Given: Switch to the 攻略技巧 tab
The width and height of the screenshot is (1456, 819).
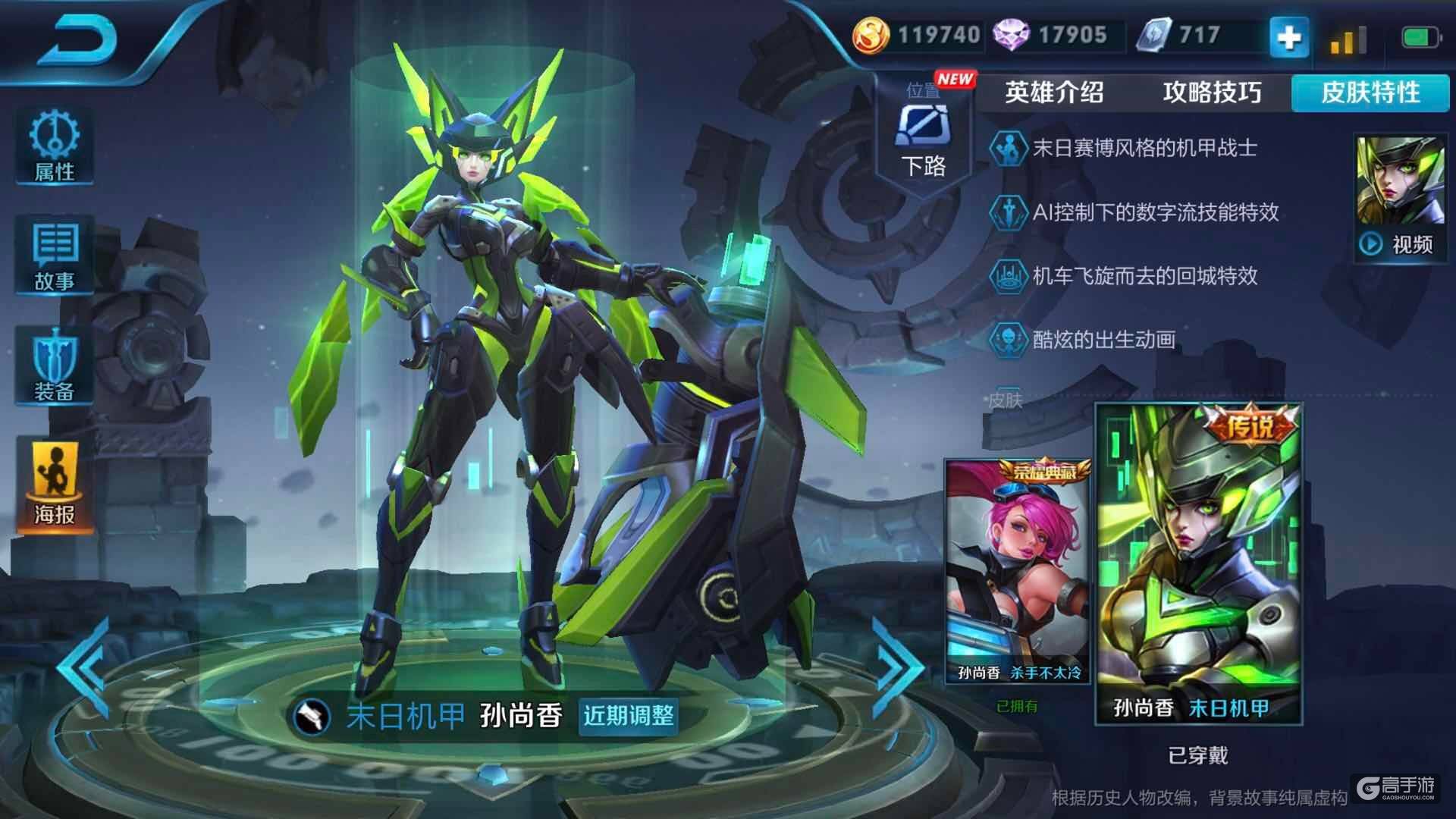Looking at the screenshot, I should [x=1212, y=93].
